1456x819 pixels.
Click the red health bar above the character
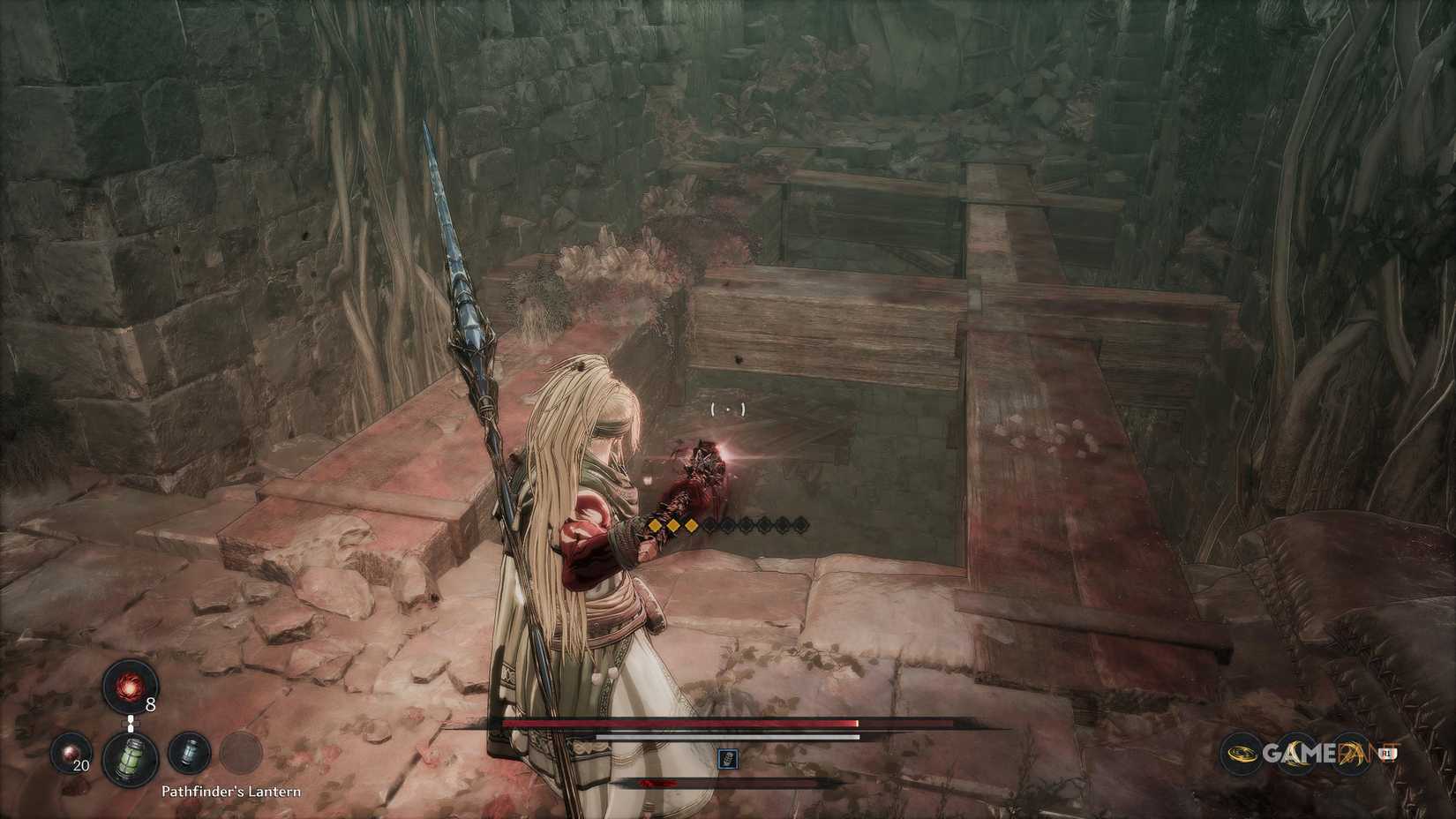coord(679,722)
